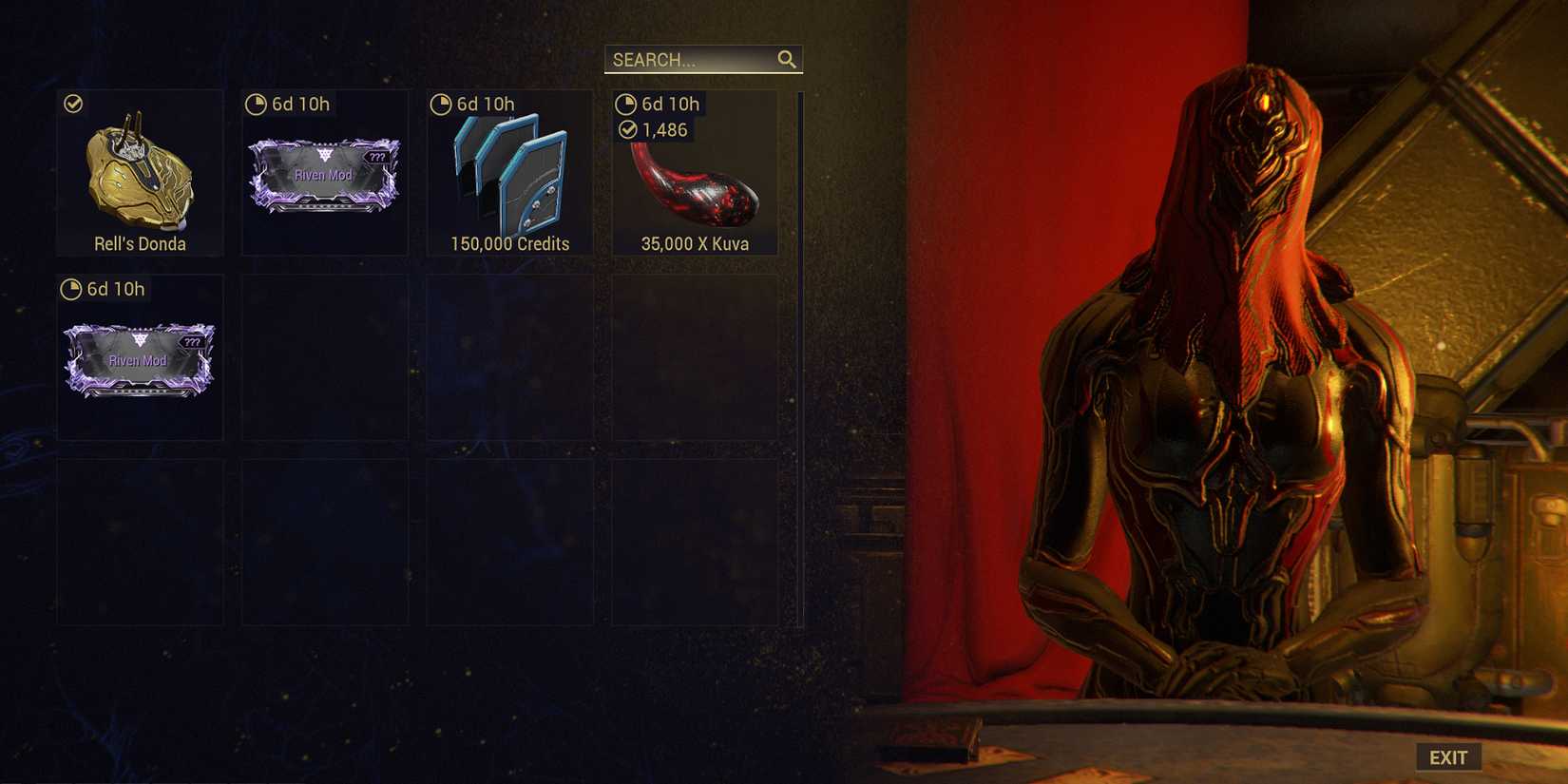Viewport: 1568px width, 784px height.
Task: Click the ??? badge on the lower Riven Mod
Action: pos(195,341)
